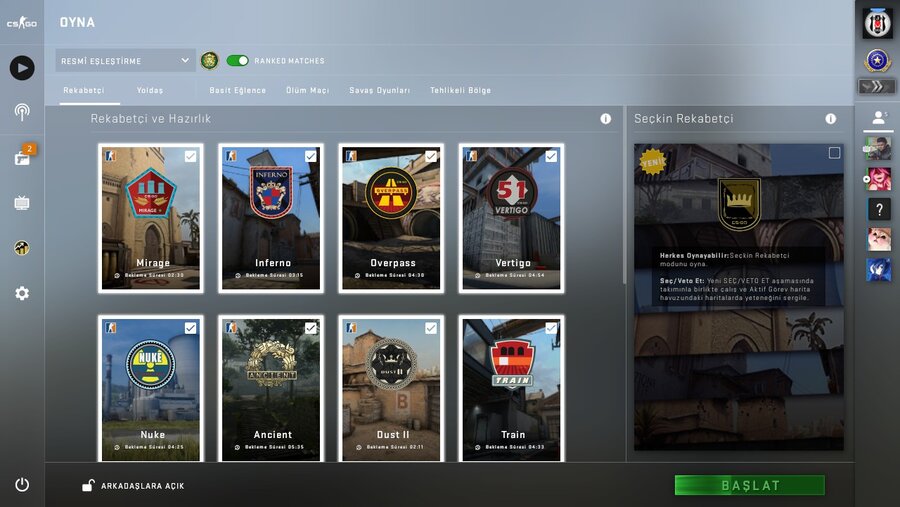Select the Mirage map card
Image resolution: width=900 pixels, height=507 pixels.
click(151, 218)
